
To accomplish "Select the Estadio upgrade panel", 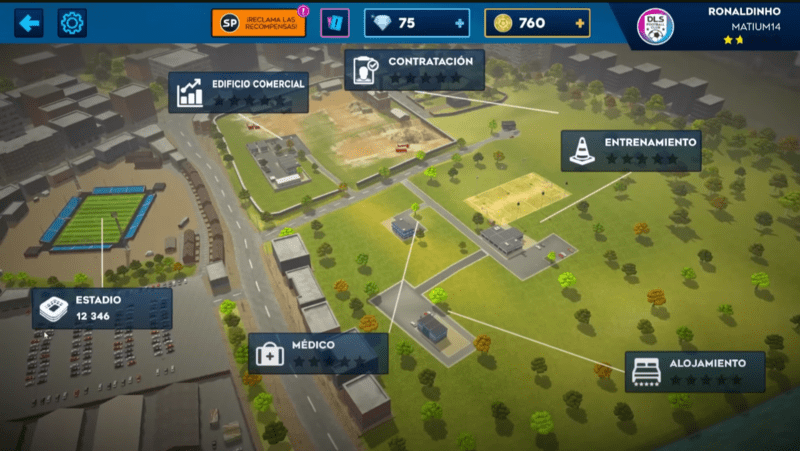I will coord(101,308).
